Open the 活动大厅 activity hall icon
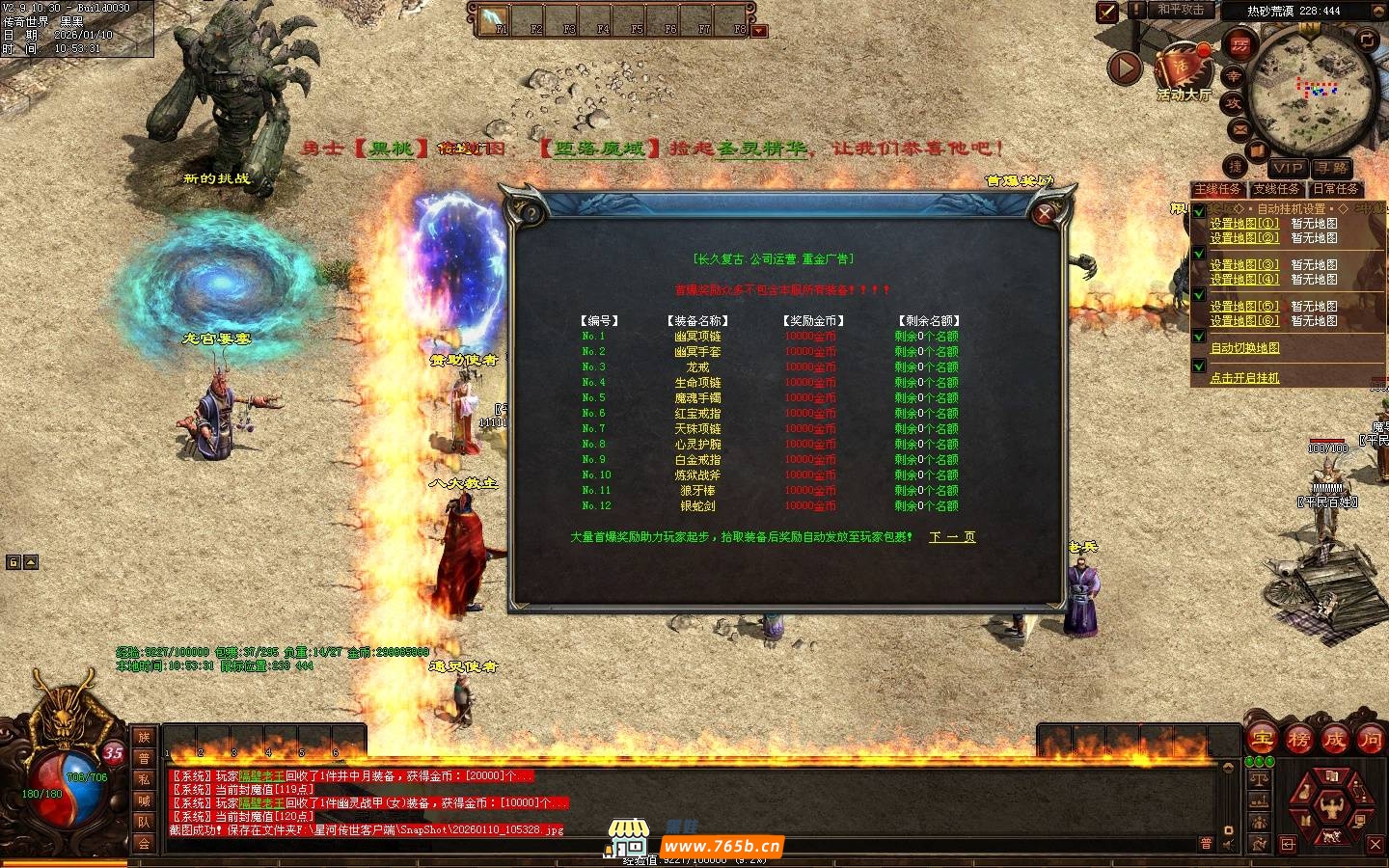Viewport: 1389px width, 868px height. 1184,72
